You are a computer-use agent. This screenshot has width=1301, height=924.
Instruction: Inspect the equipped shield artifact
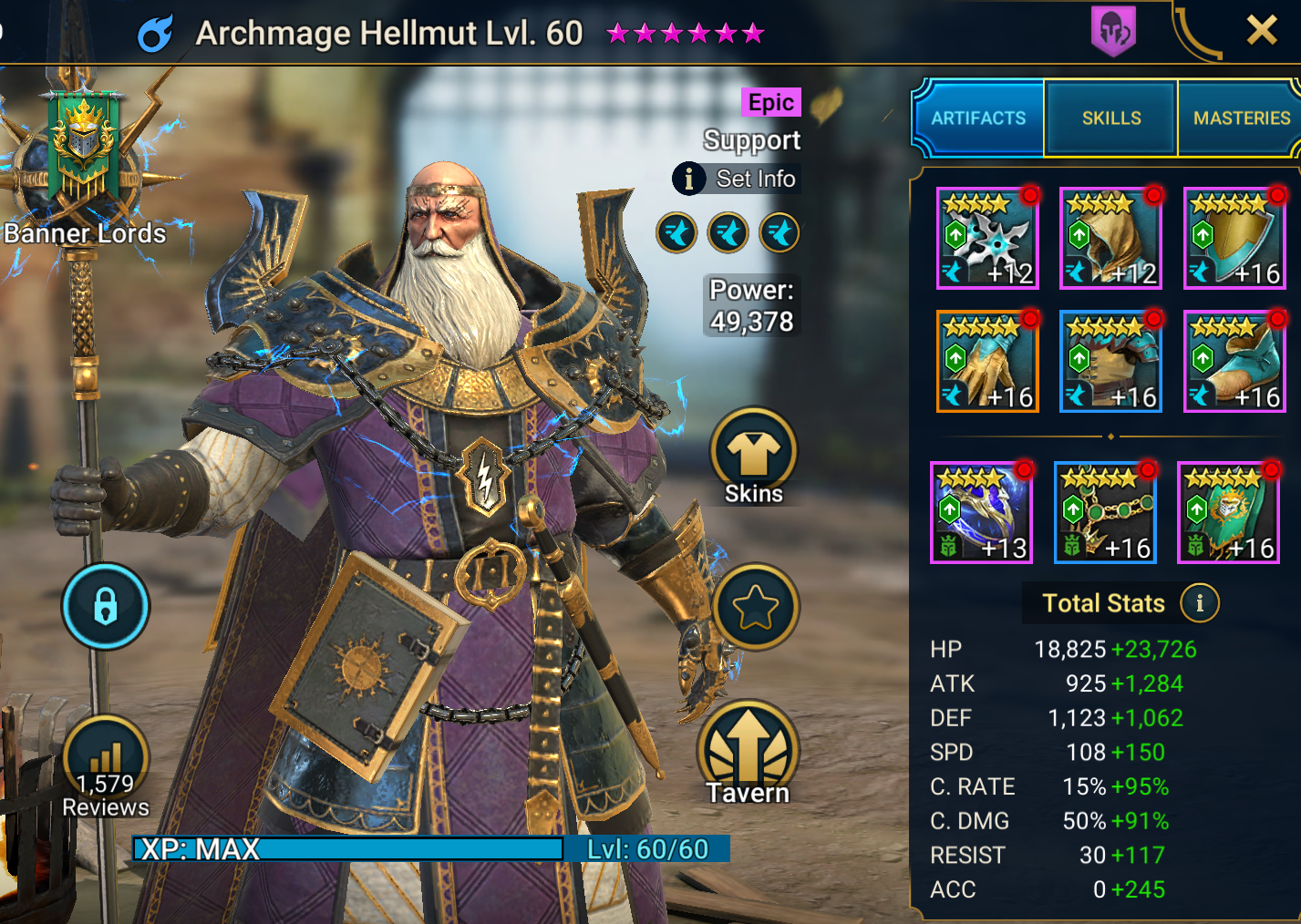pos(1234,239)
